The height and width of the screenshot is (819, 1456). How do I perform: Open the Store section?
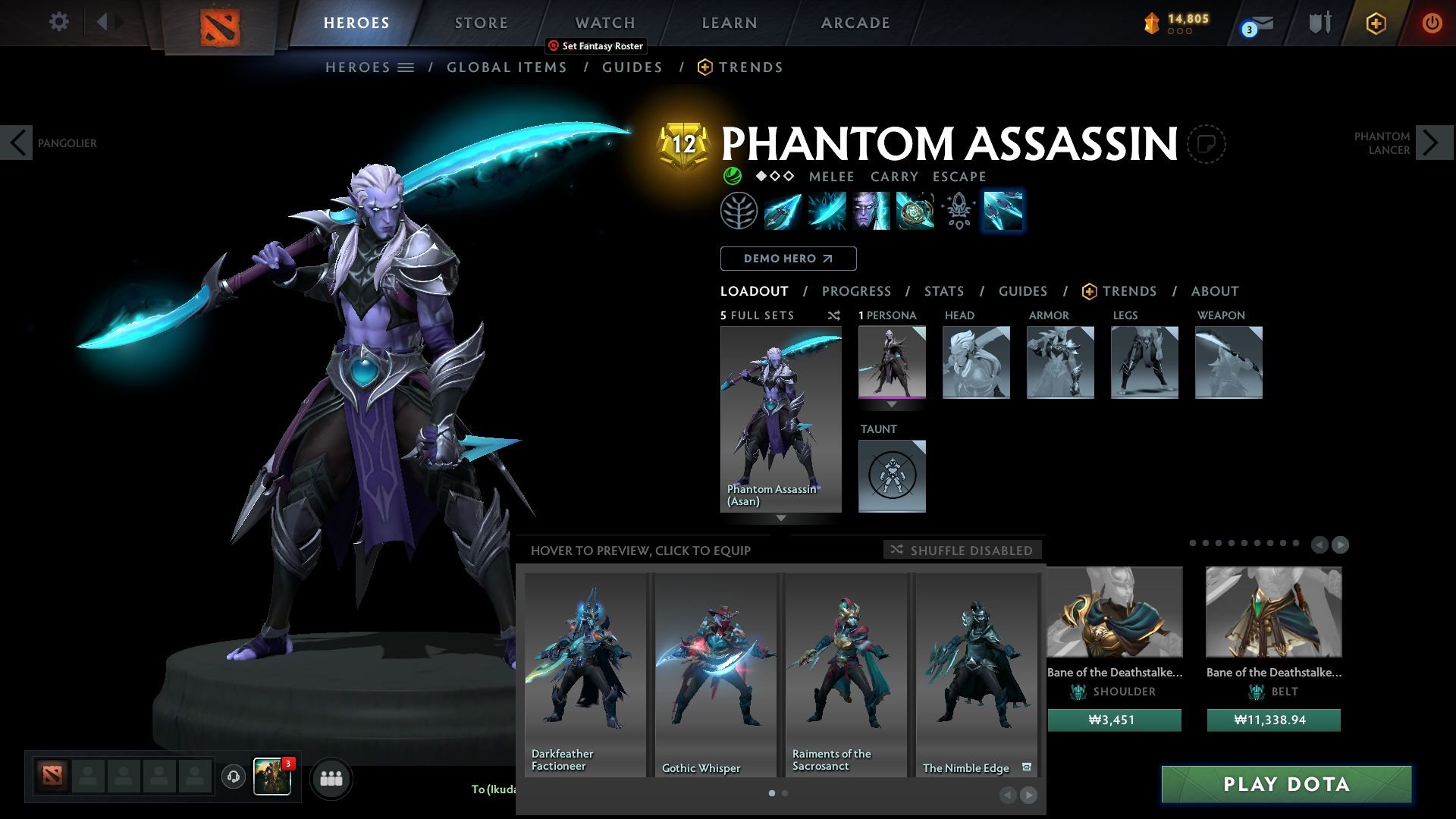481,23
